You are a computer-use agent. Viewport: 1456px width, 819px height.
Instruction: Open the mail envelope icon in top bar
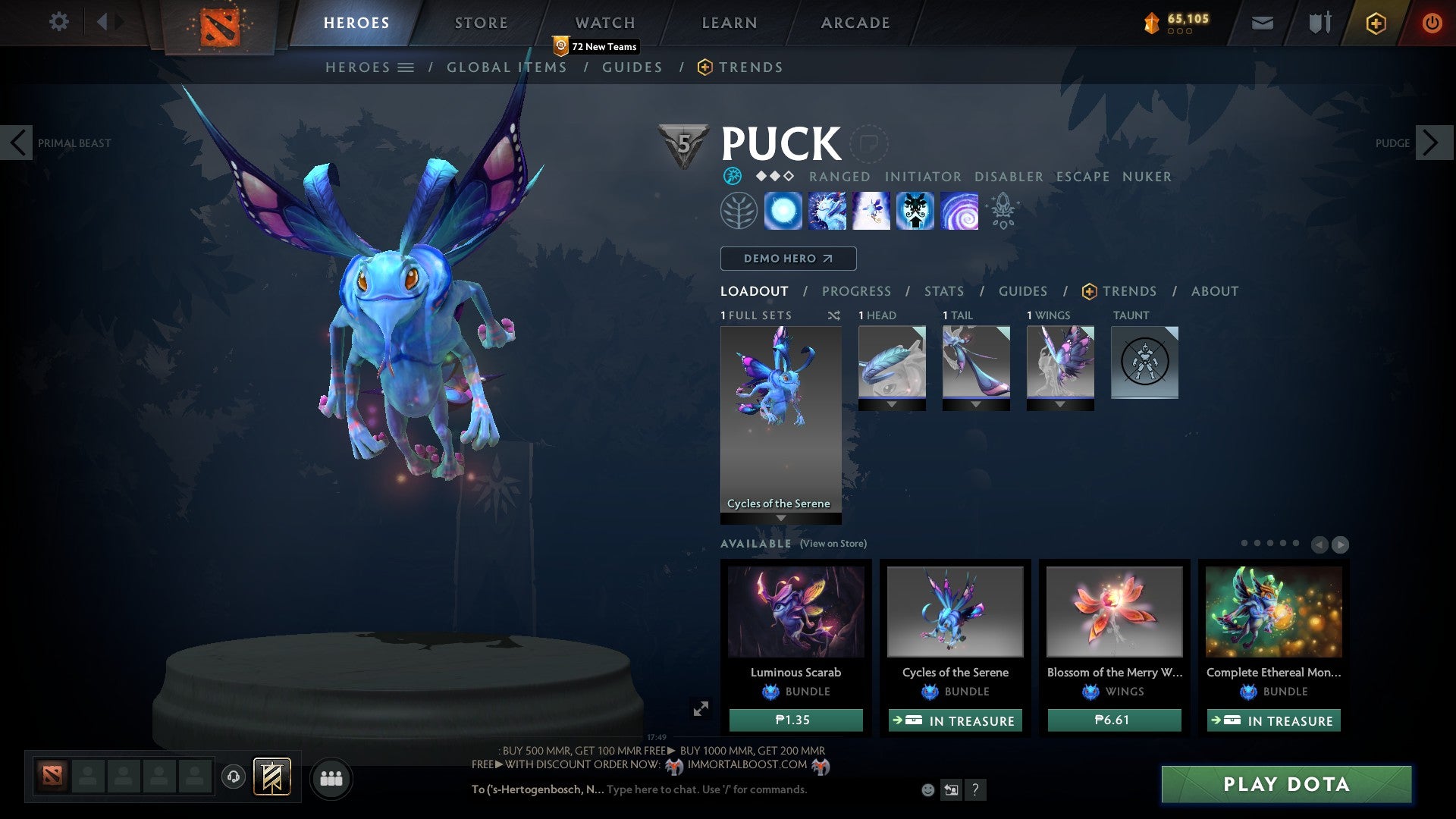1261,23
